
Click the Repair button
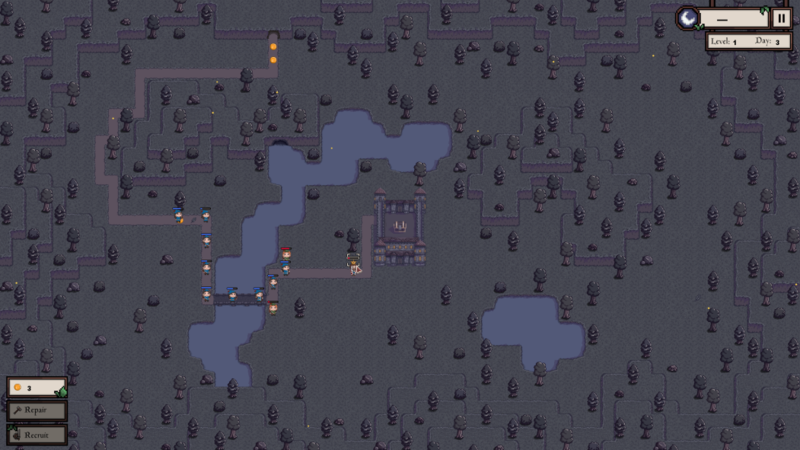tap(37, 411)
